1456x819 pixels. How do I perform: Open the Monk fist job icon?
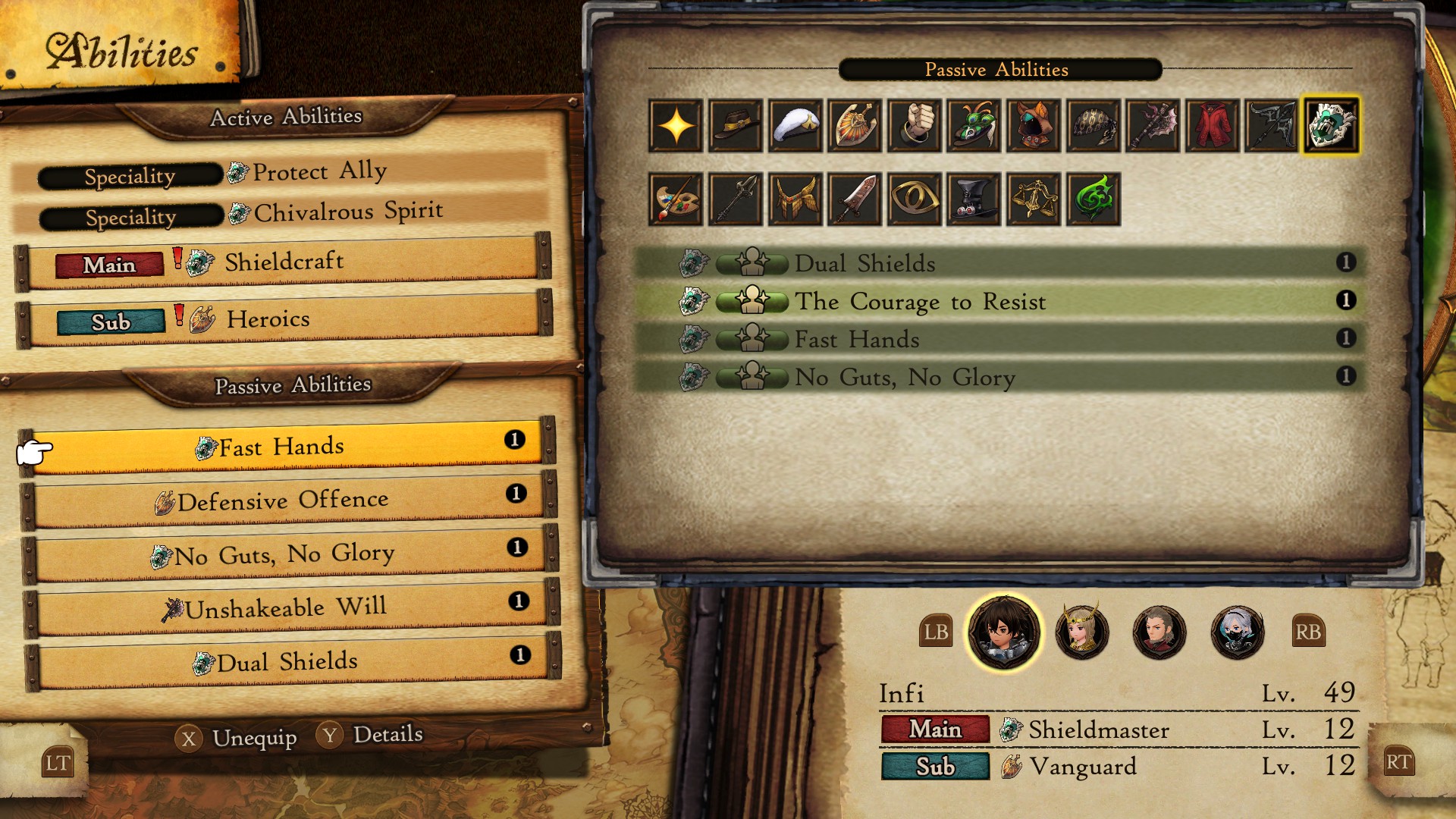pyautogui.click(x=915, y=125)
